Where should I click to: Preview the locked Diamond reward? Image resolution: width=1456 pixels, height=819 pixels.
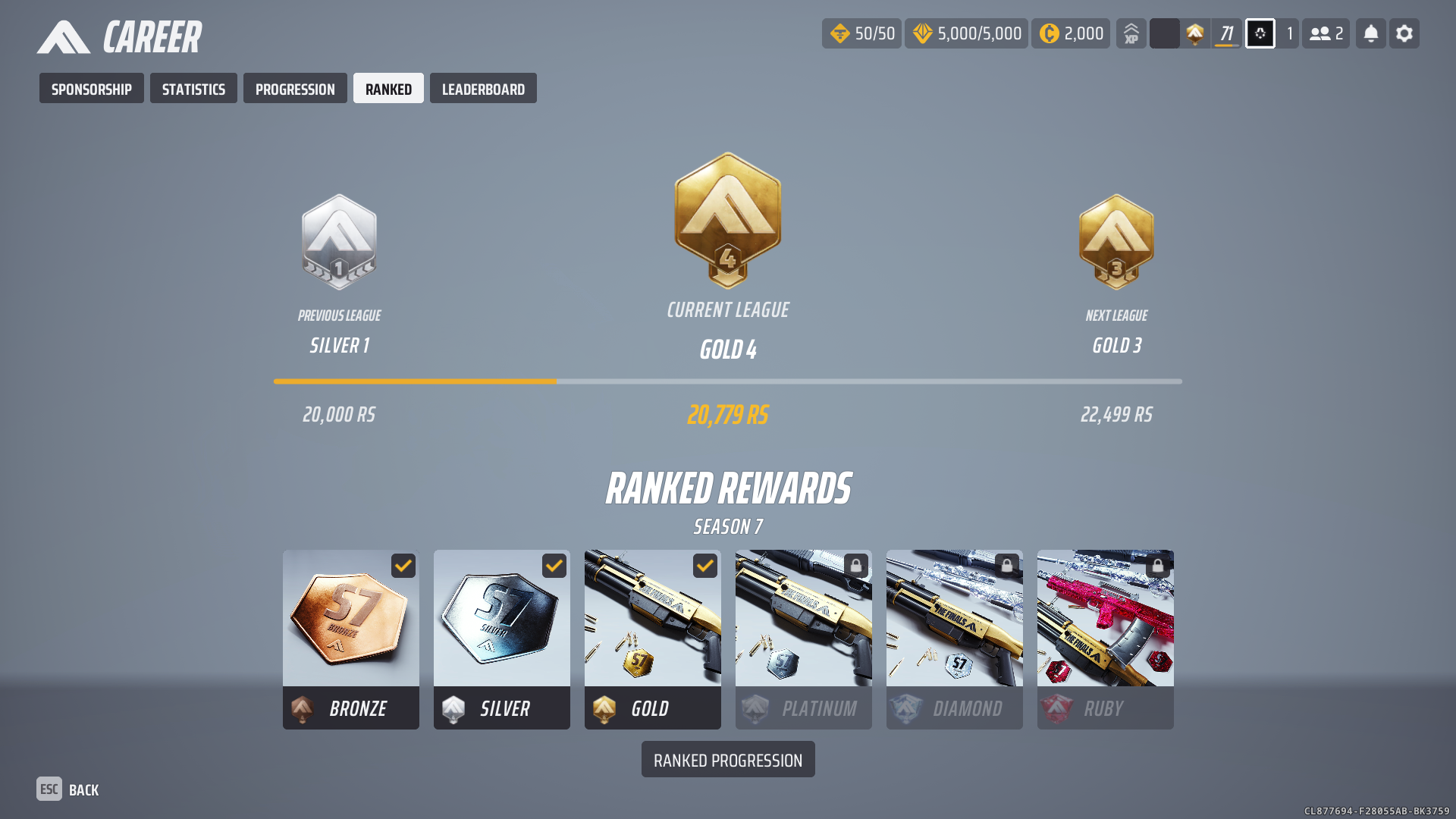(x=955, y=639)
